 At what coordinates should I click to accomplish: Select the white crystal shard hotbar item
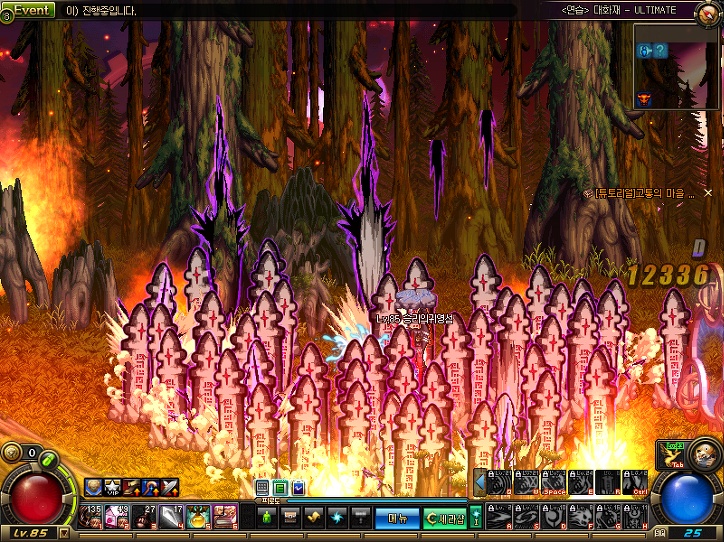coord(171,517)
